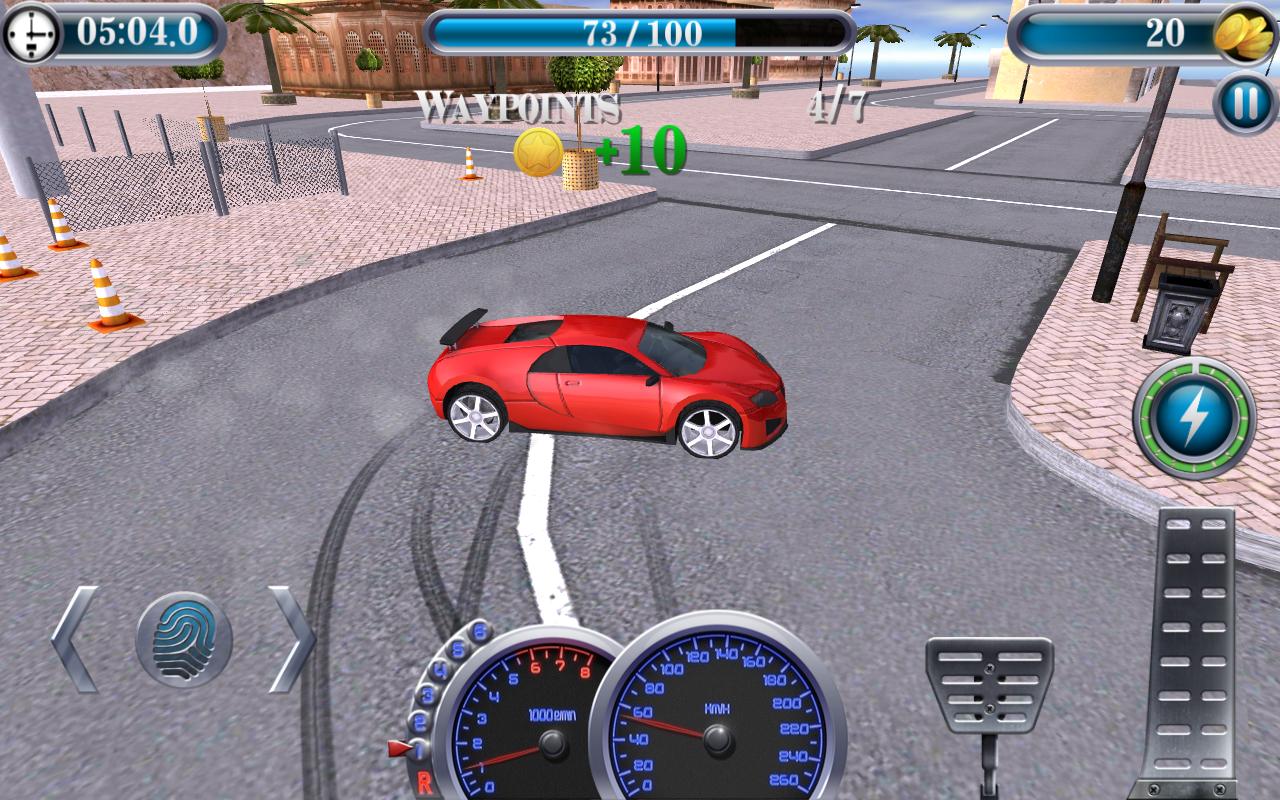Click the 73/100 health progress bar
The image size is (1280, 800).
tap(640, 31)
